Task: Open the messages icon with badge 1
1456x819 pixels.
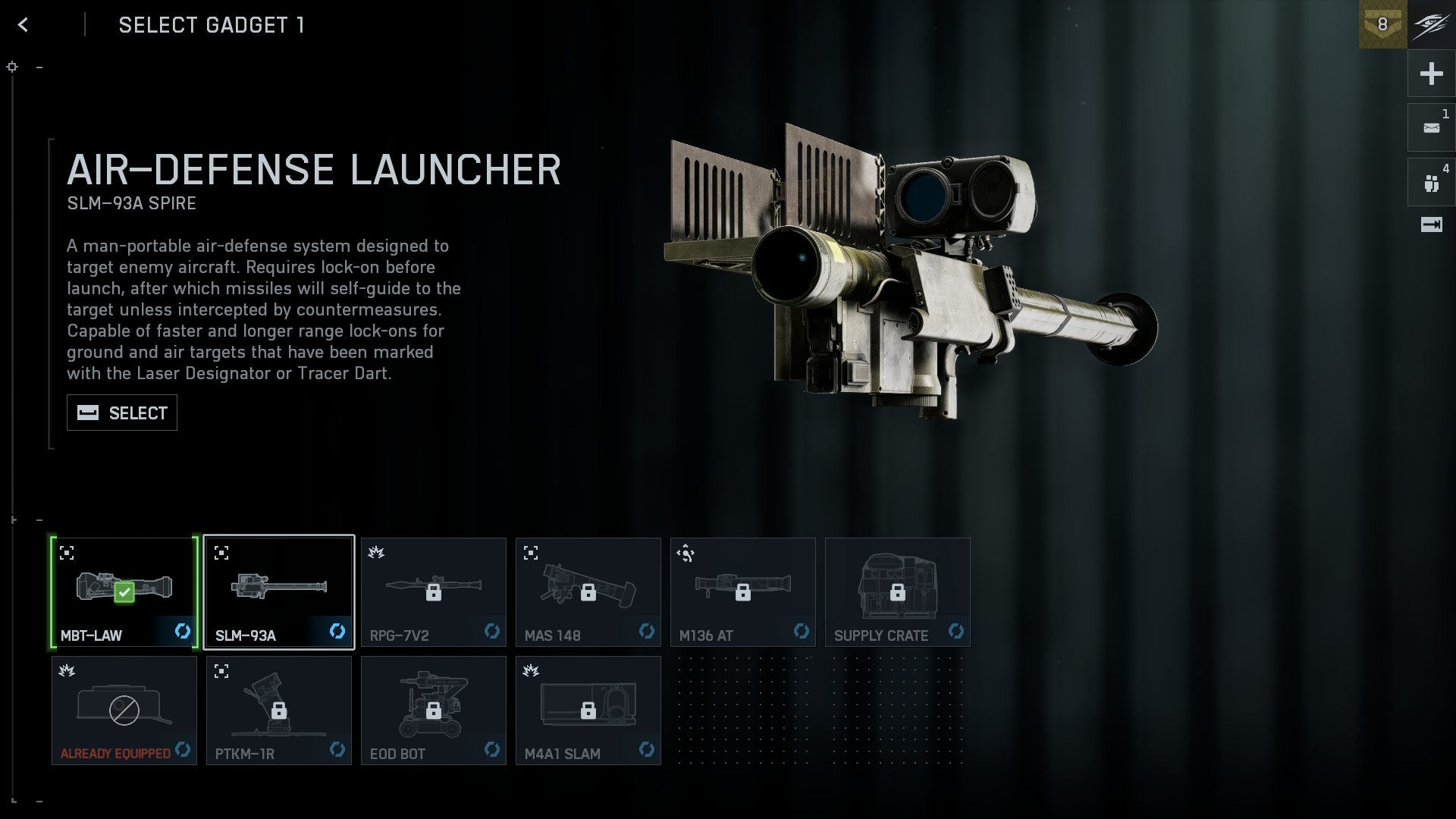Action: pyautogui.click(x=1431, y=128)
